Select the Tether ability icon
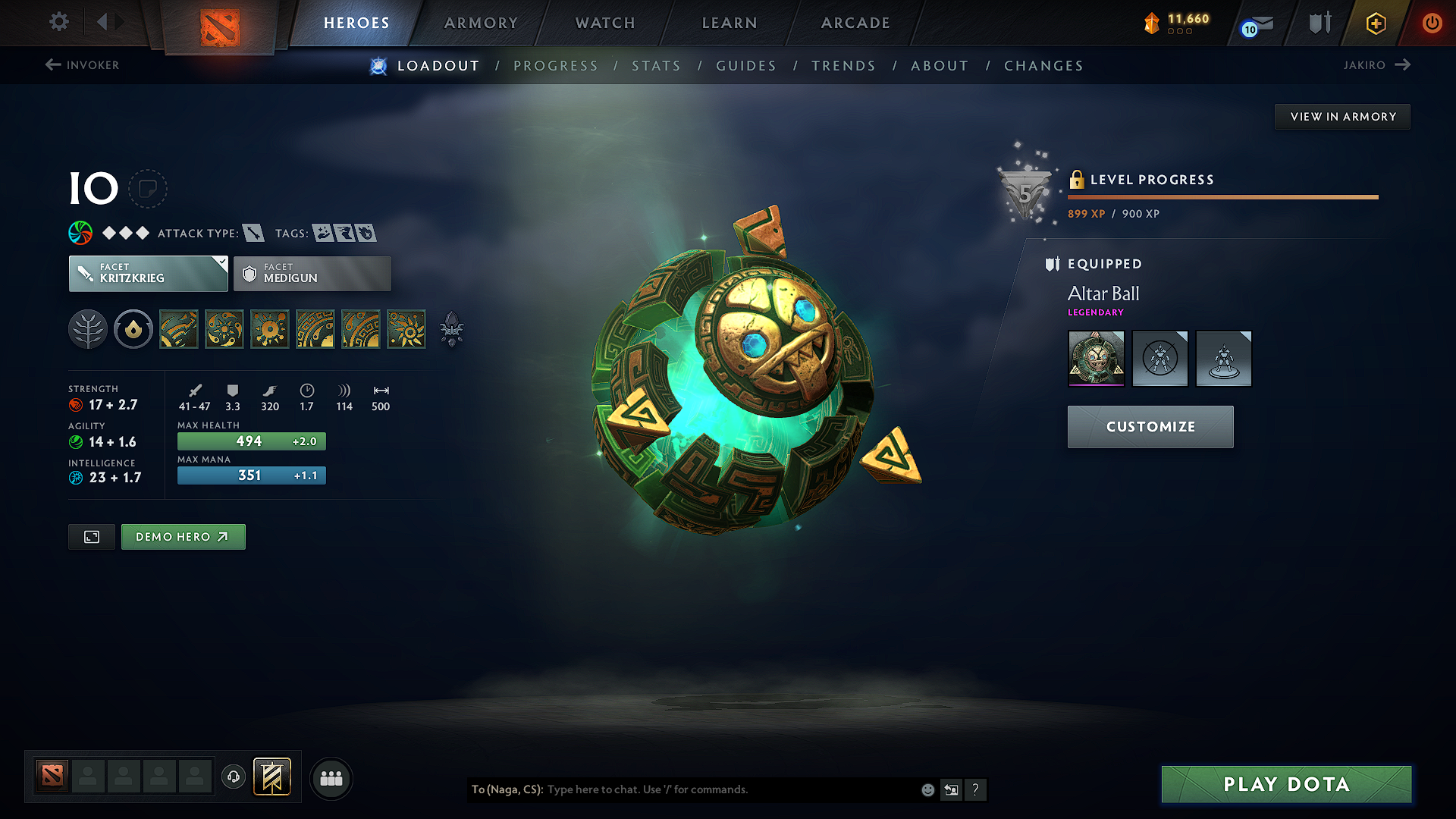The image size is (1456, 819). click(179, 329)
